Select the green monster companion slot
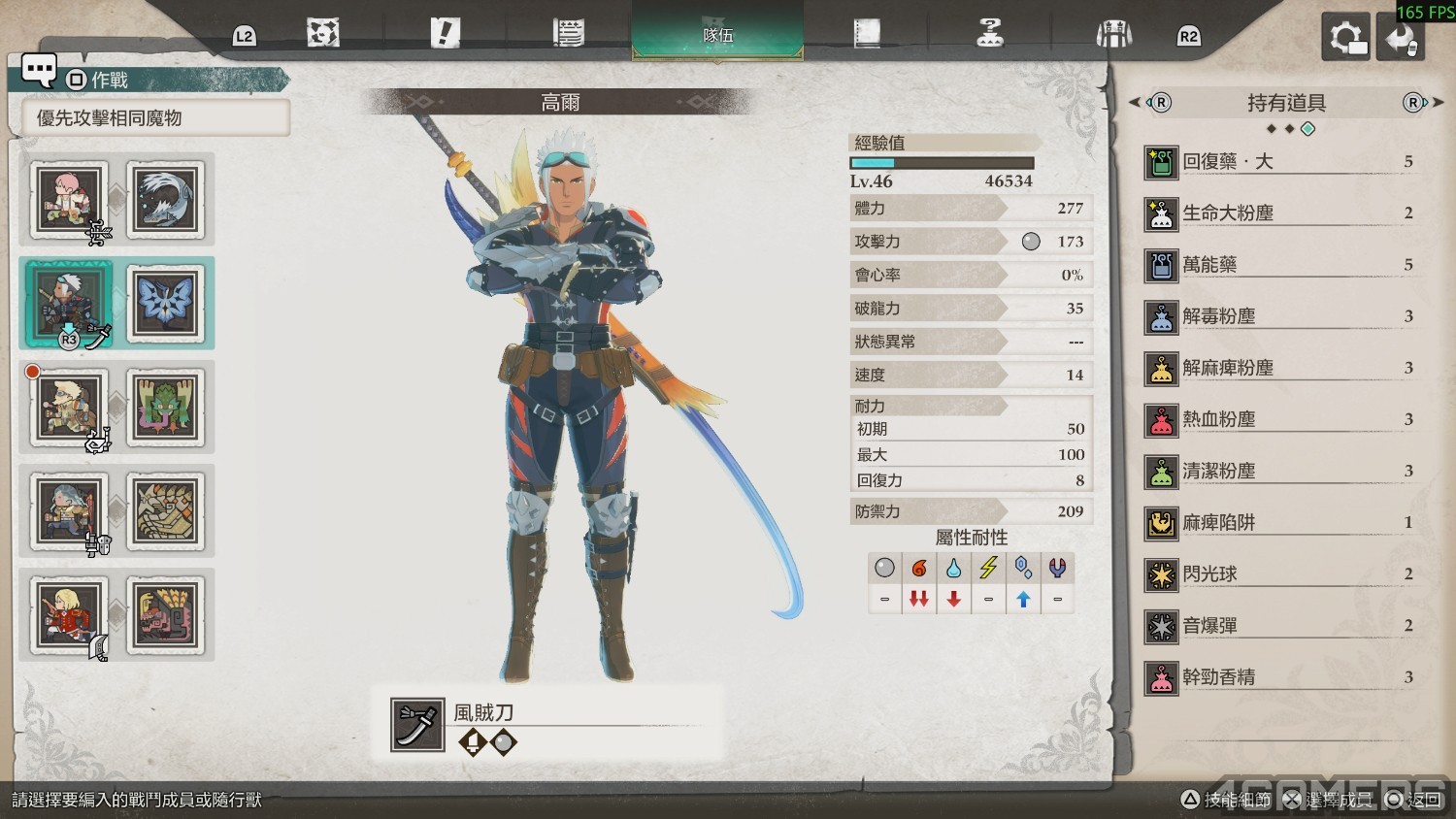 click(167, 407)
